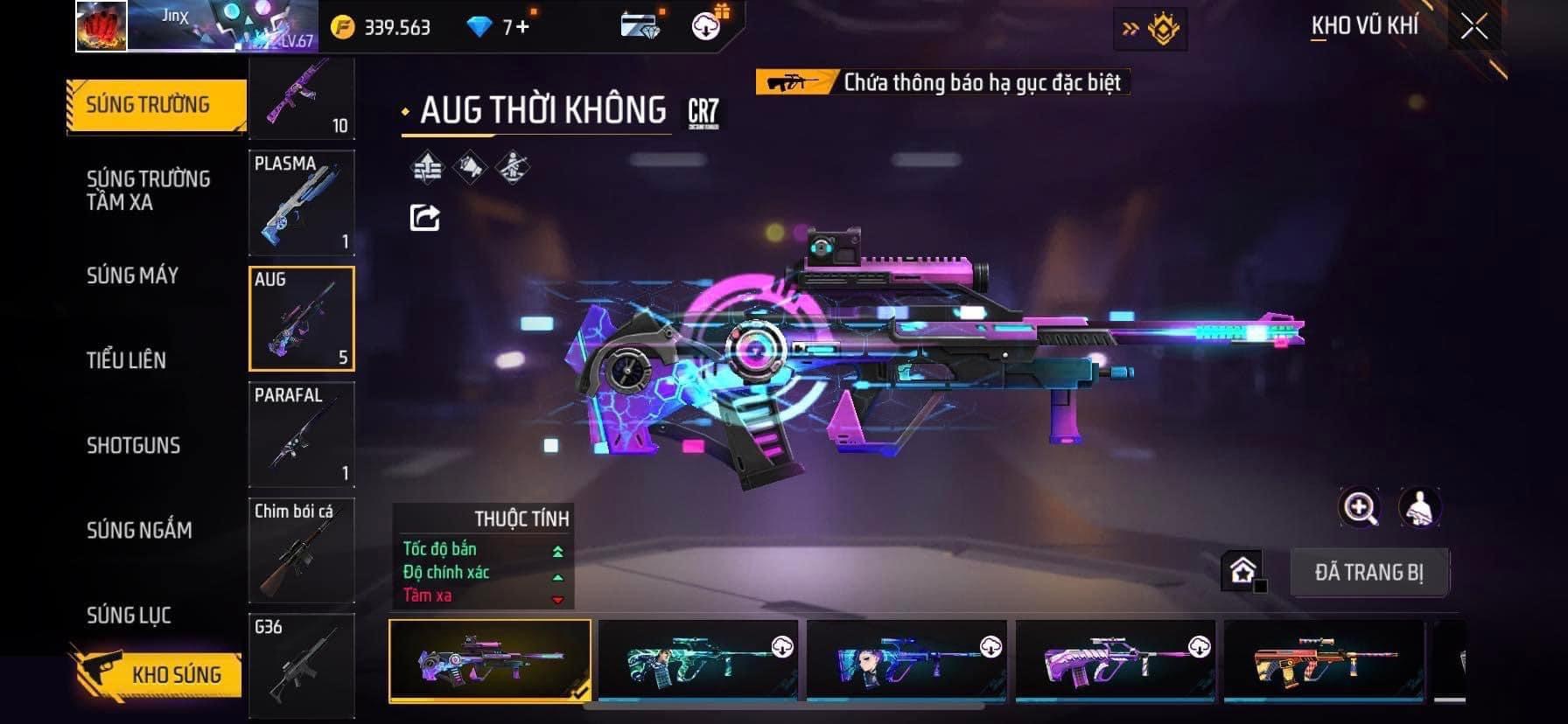Zoom in with the magnifier button

tap(1360, 507)
